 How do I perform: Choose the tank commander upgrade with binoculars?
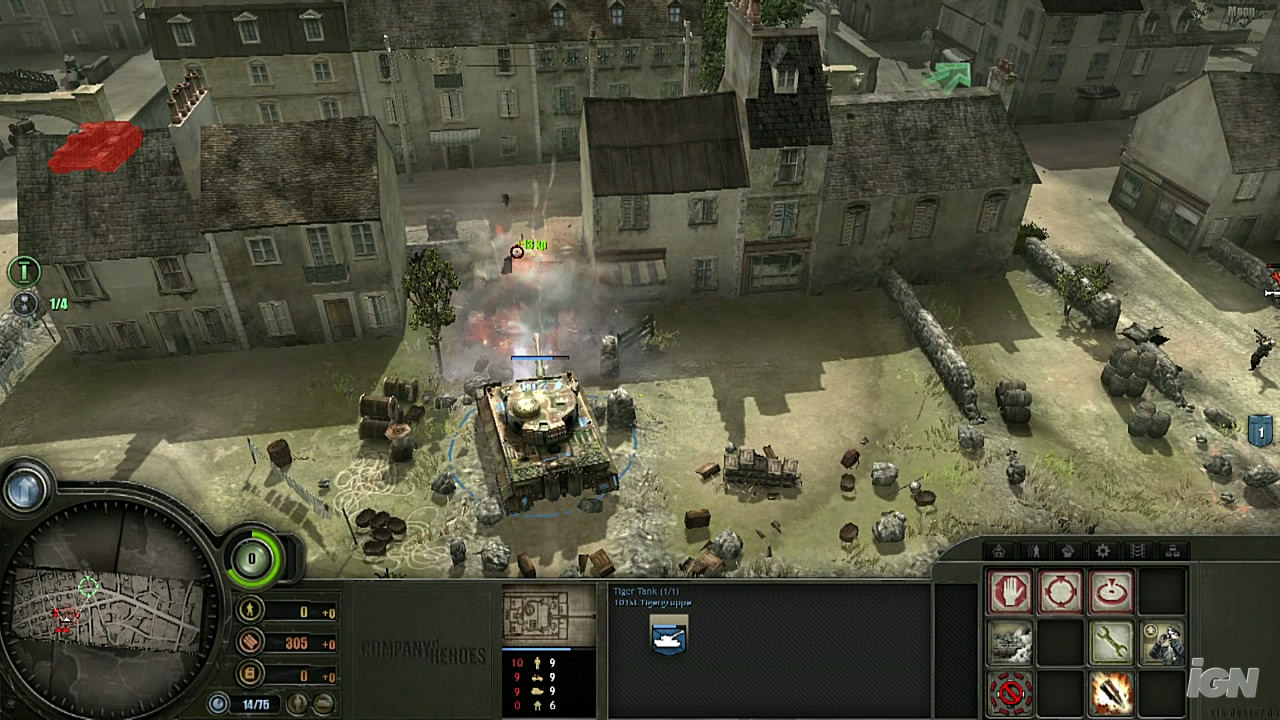1162,642
